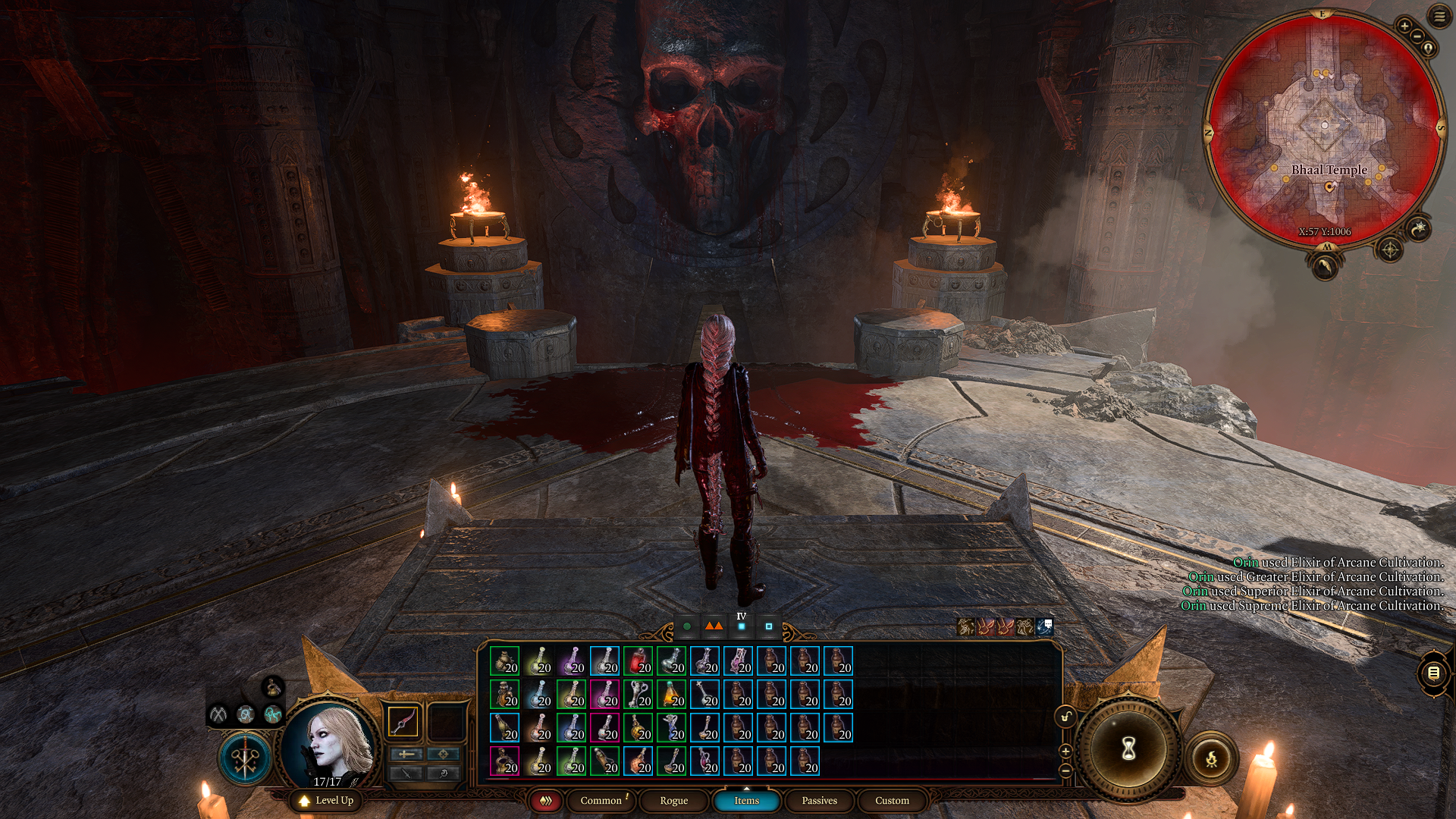Toggle the map marker pin button

click(1429, 48)
